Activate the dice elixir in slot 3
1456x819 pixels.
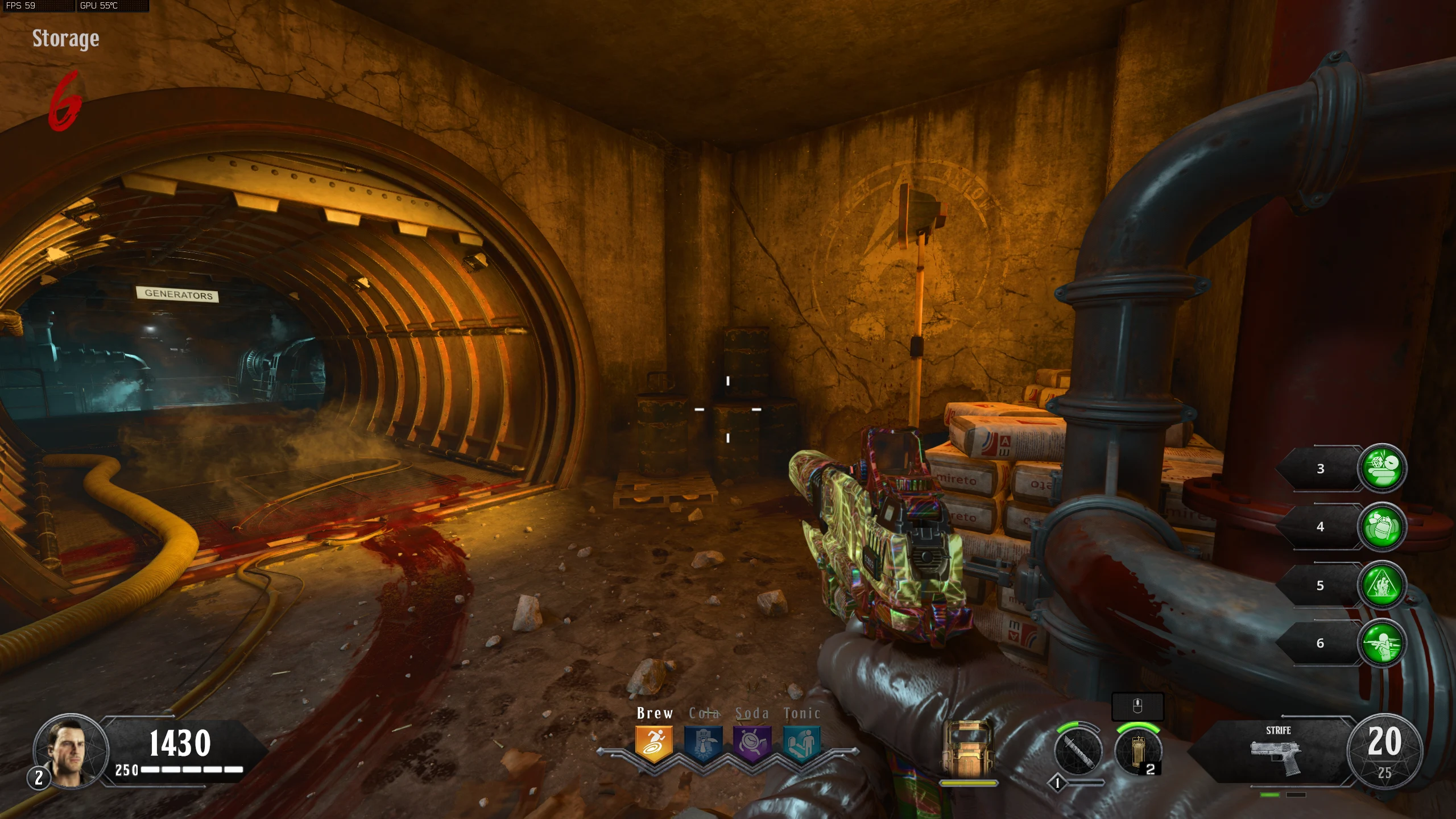(x=1382, y=468)
